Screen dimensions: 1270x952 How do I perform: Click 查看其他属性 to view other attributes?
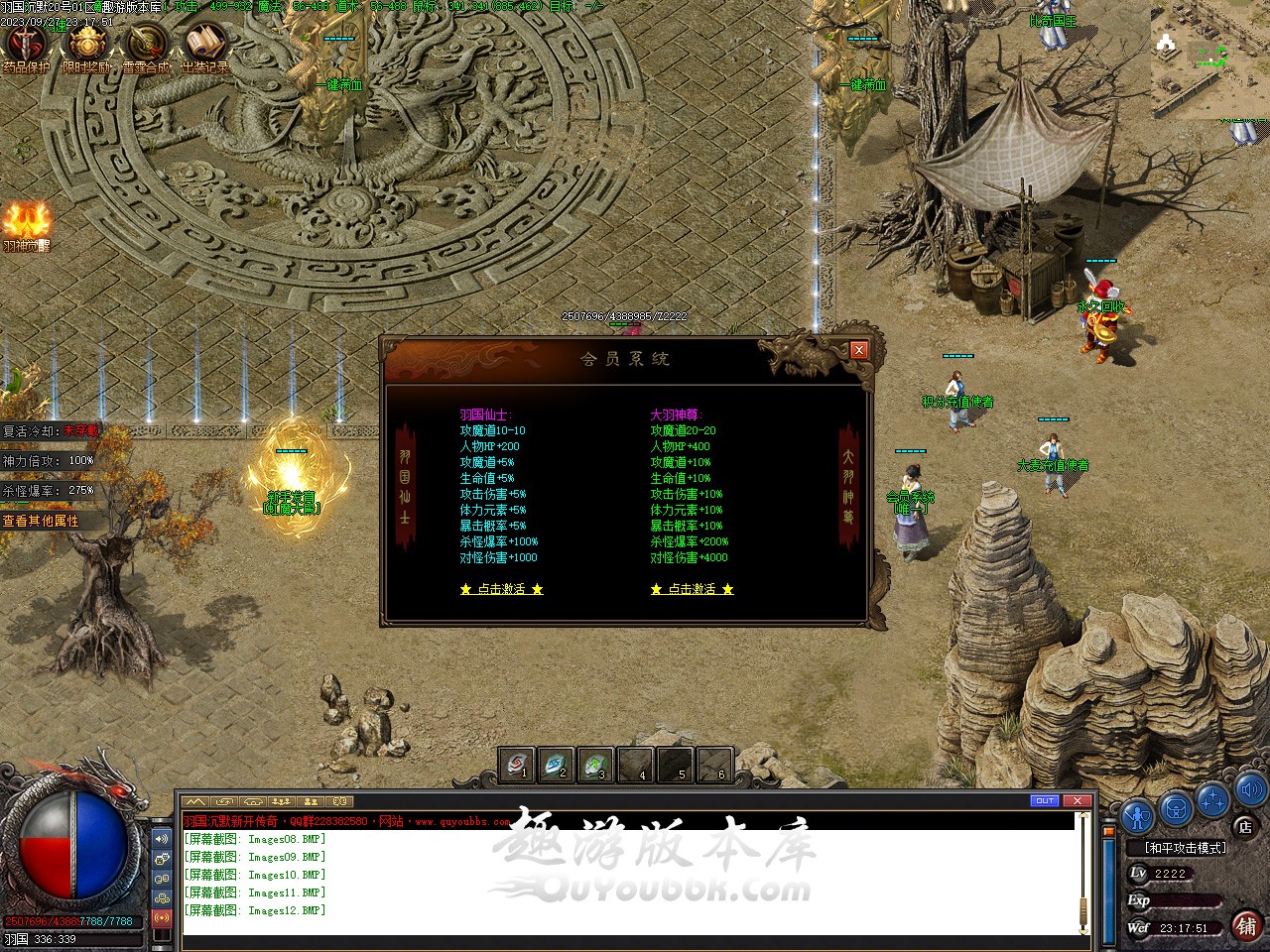41,521
